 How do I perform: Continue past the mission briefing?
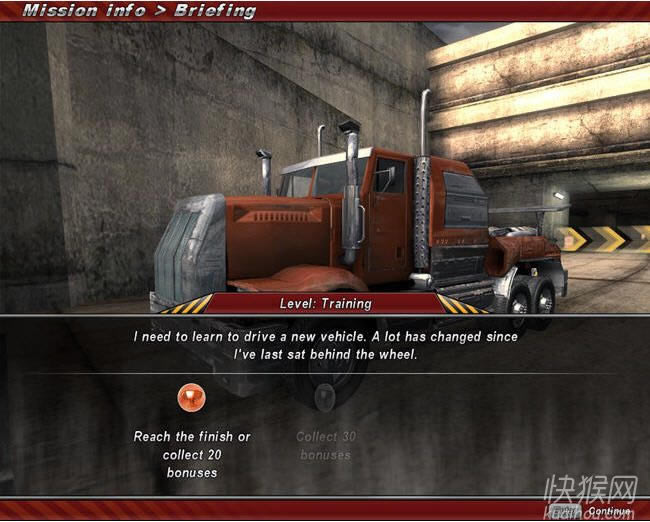tap(609, 511)
